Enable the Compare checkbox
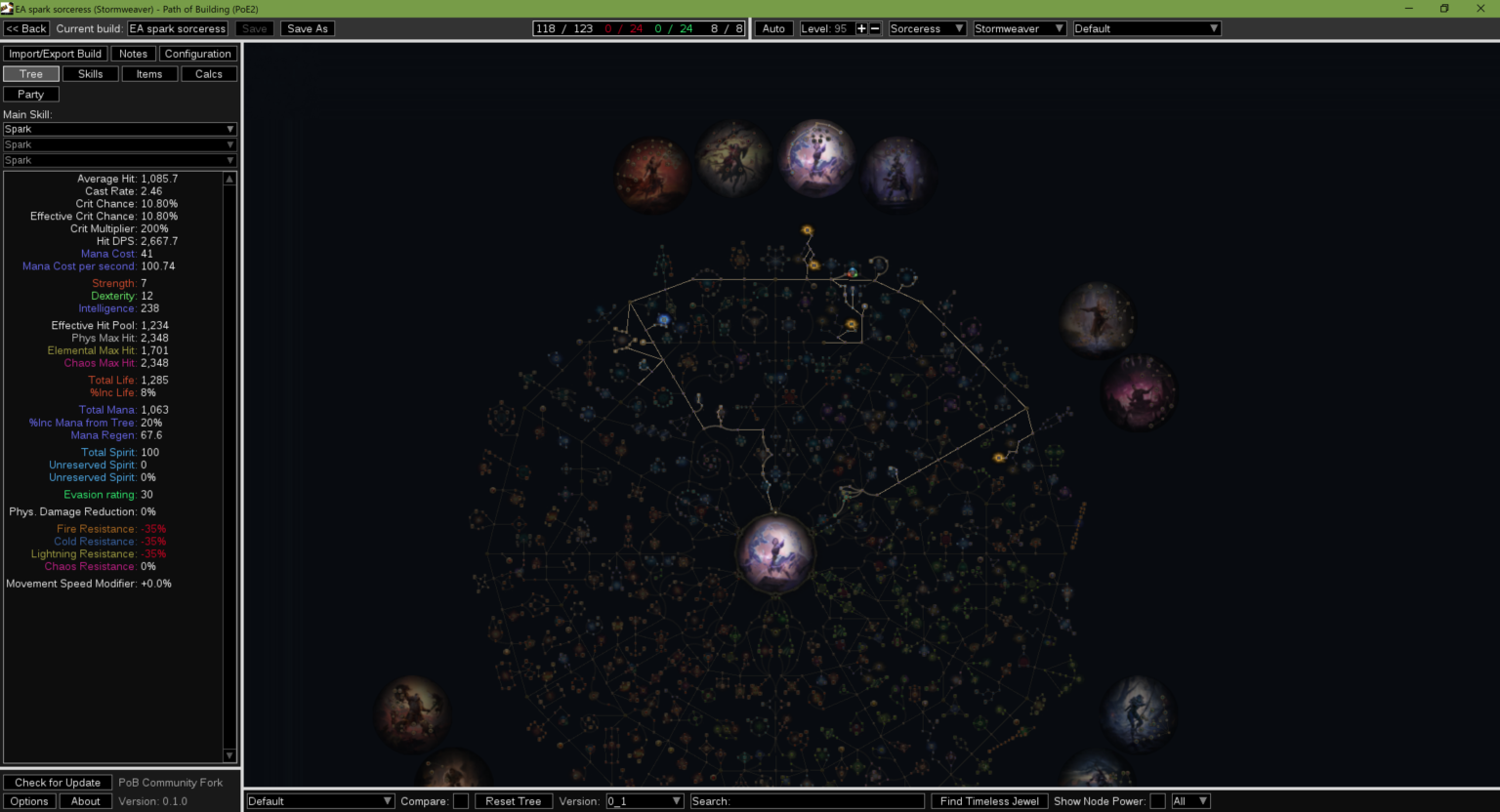The image size is (1500, 812). [460, 800]
